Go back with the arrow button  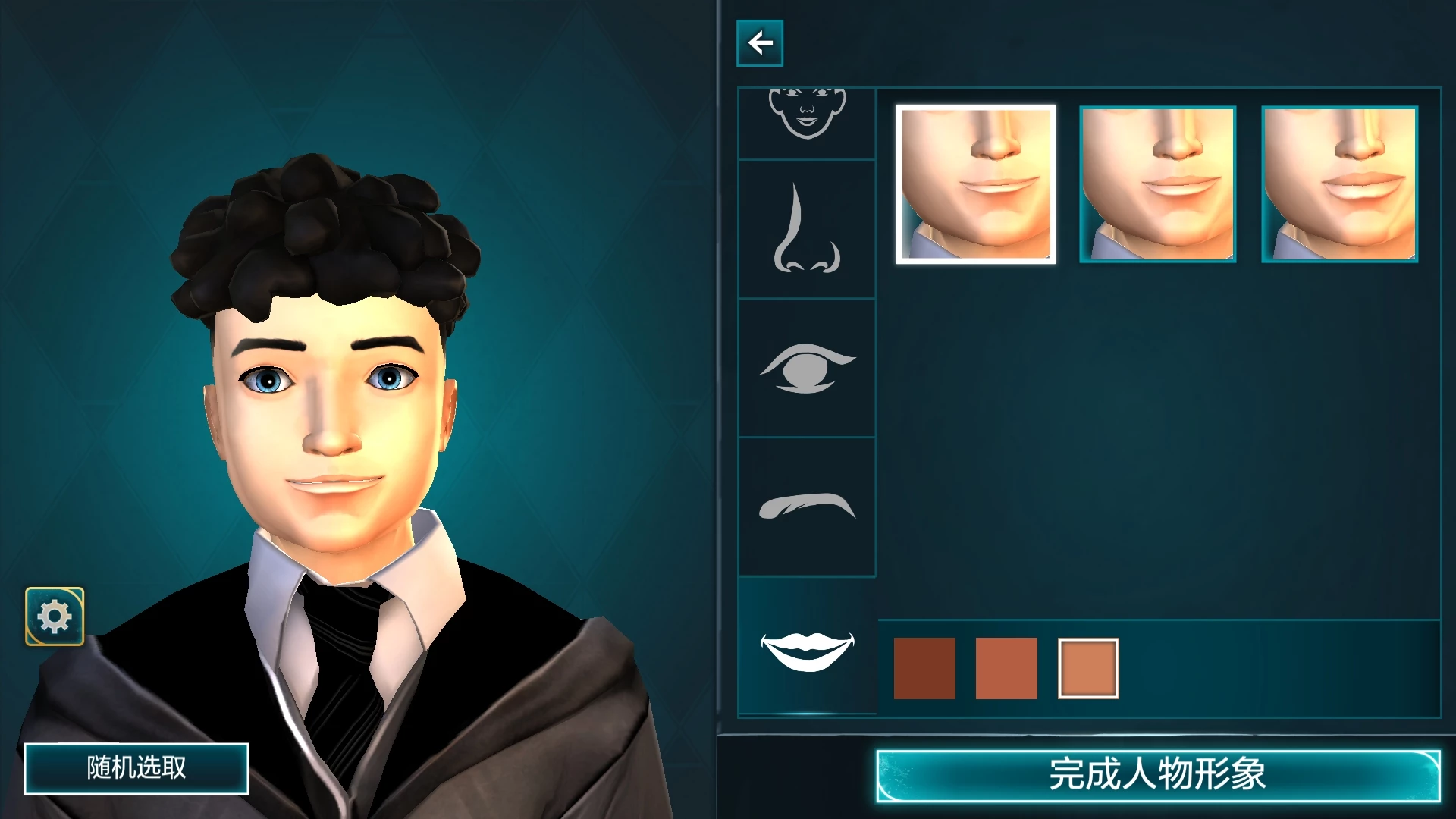point(759,43)
